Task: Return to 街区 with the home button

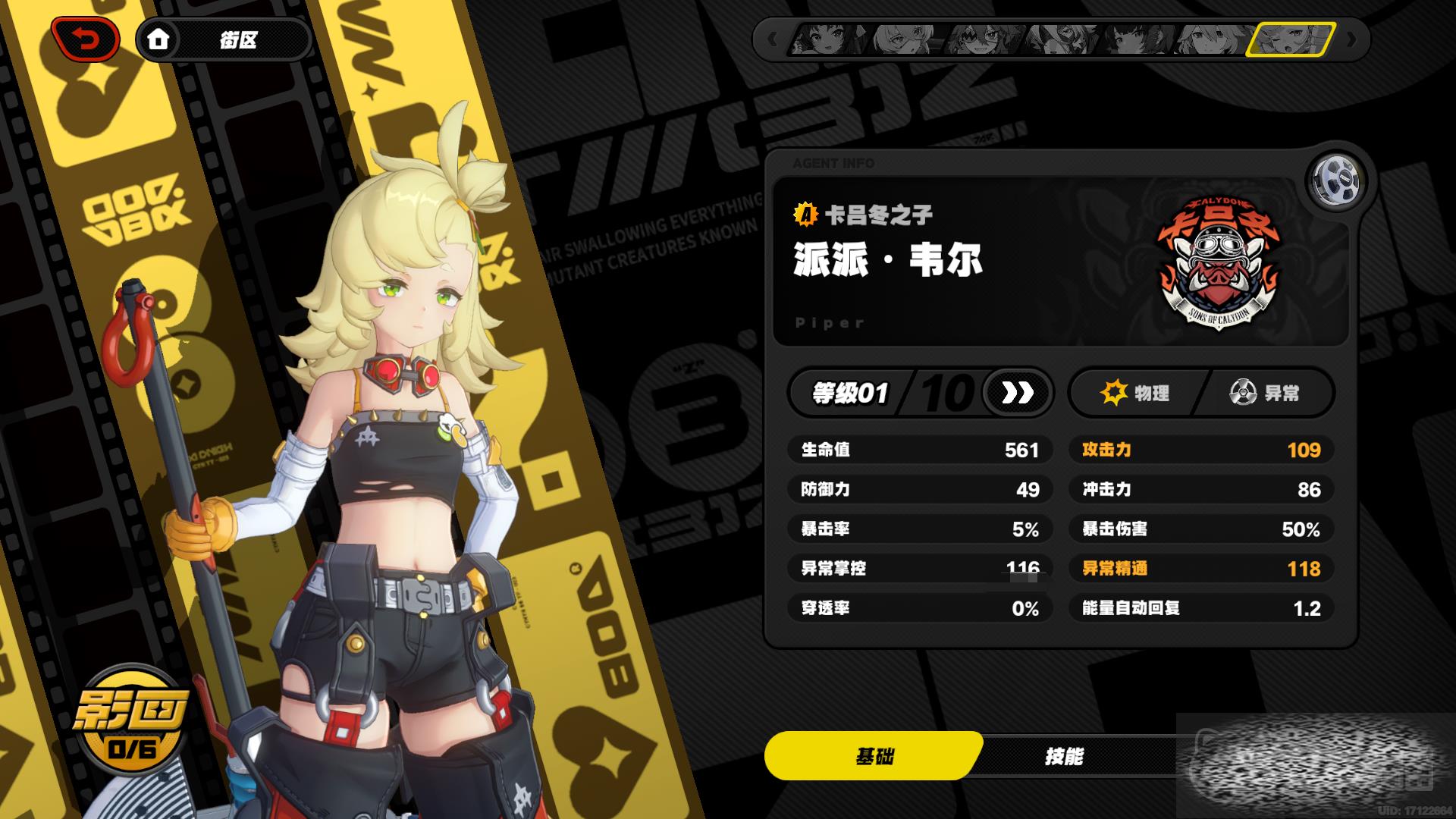Action: tap(158, 39)
